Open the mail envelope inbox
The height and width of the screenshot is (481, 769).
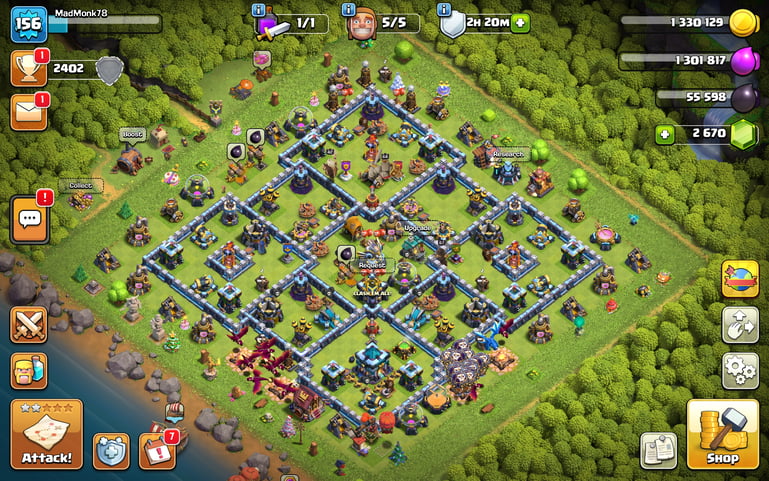click(28, 112)
